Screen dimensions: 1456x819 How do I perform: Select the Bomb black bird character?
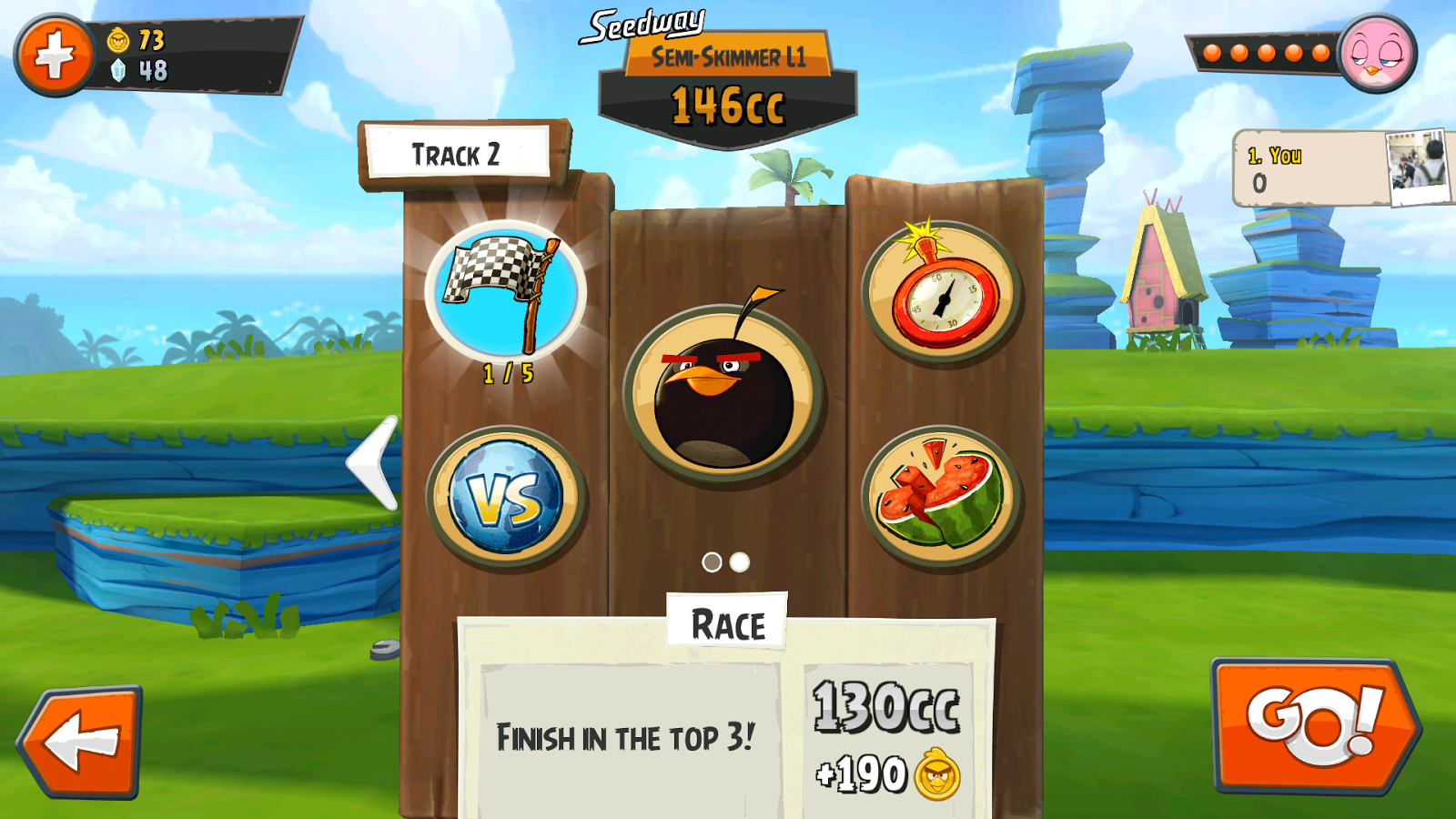point(724,393)
